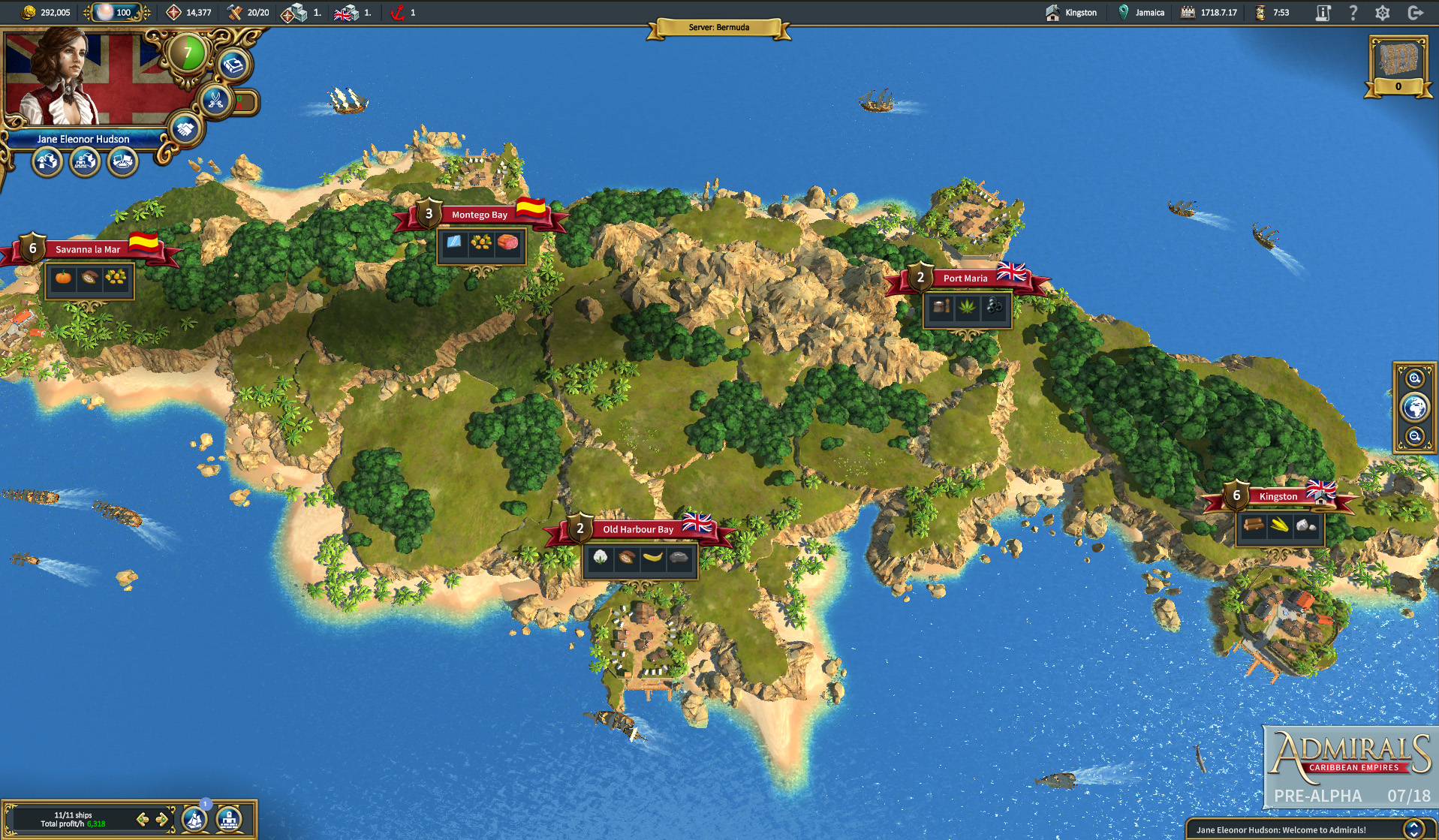Open the handshake diplomacy button
This screenshot has width=1439, height=840.
pyautogui.click(x=184, y=129)
